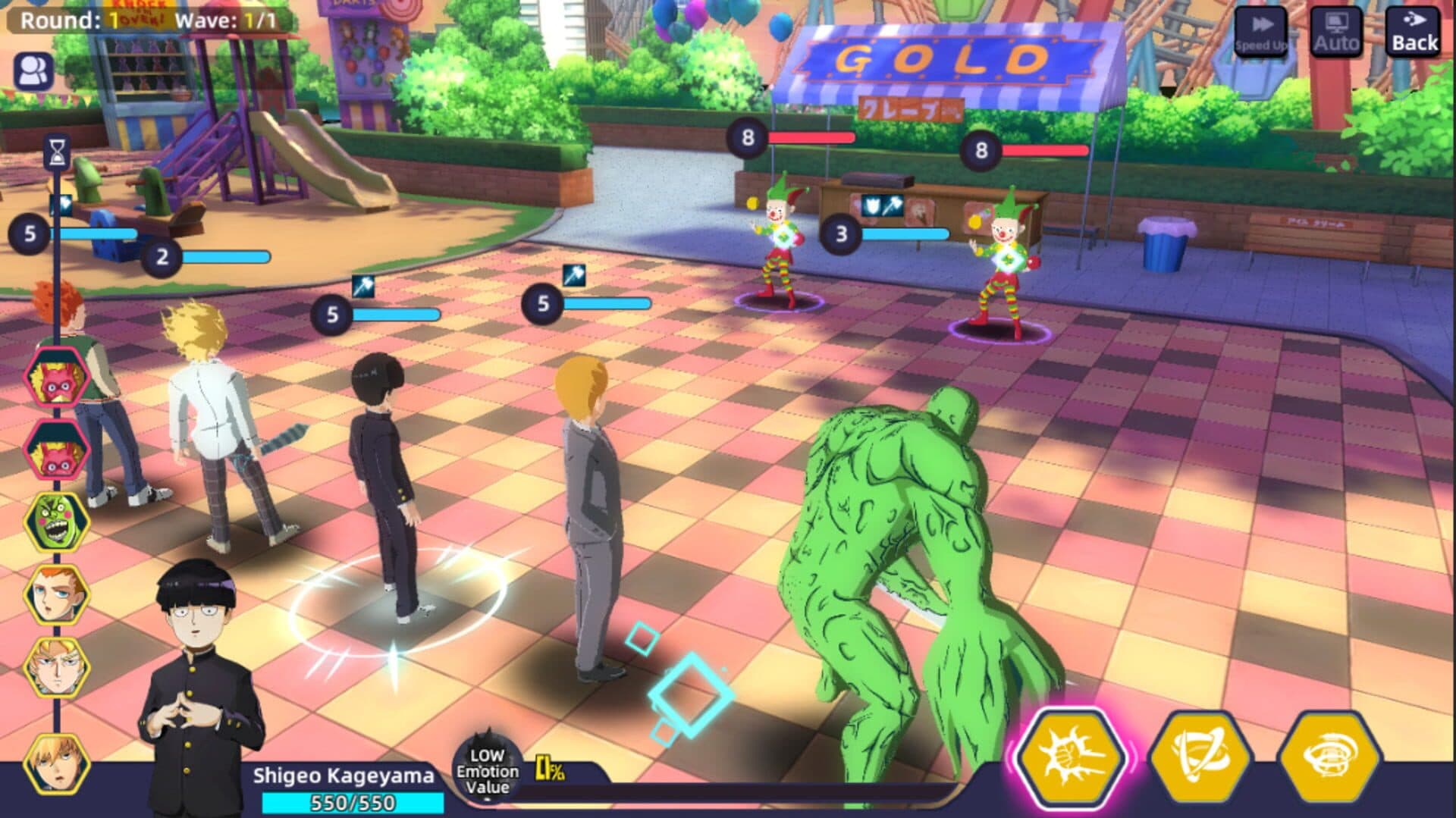Choose the spinning whirlwind skill
This screenshot has height=818, width=1456.
coord(1329,757)
